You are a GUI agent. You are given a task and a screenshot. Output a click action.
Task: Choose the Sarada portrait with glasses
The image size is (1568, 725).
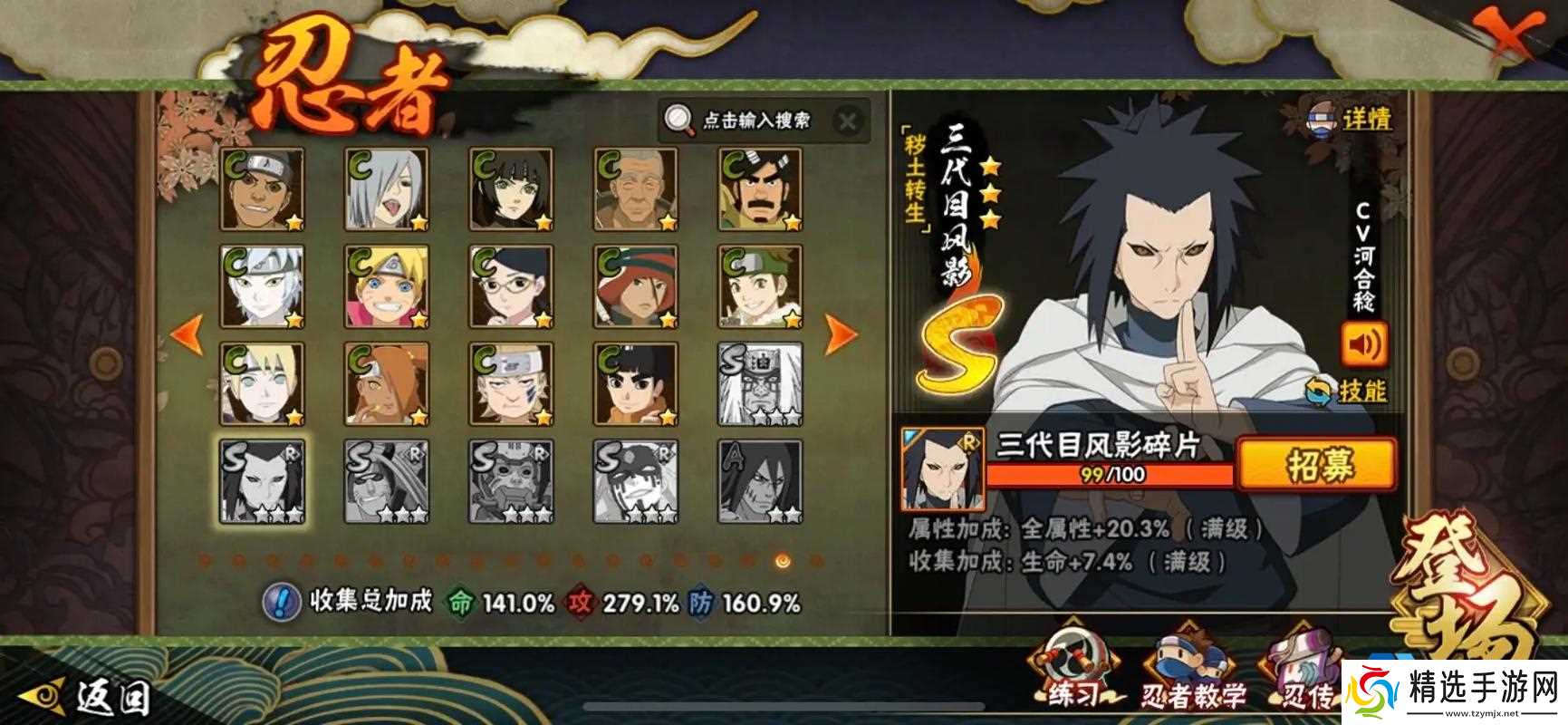coord(511,286)
